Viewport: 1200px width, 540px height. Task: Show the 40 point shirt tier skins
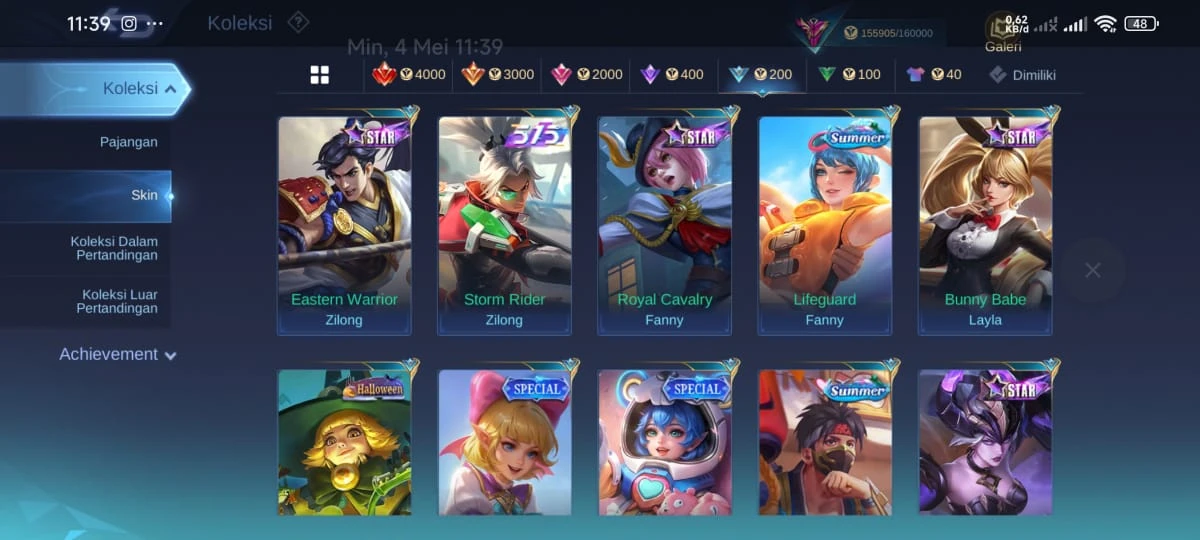(x=934, y=75)
